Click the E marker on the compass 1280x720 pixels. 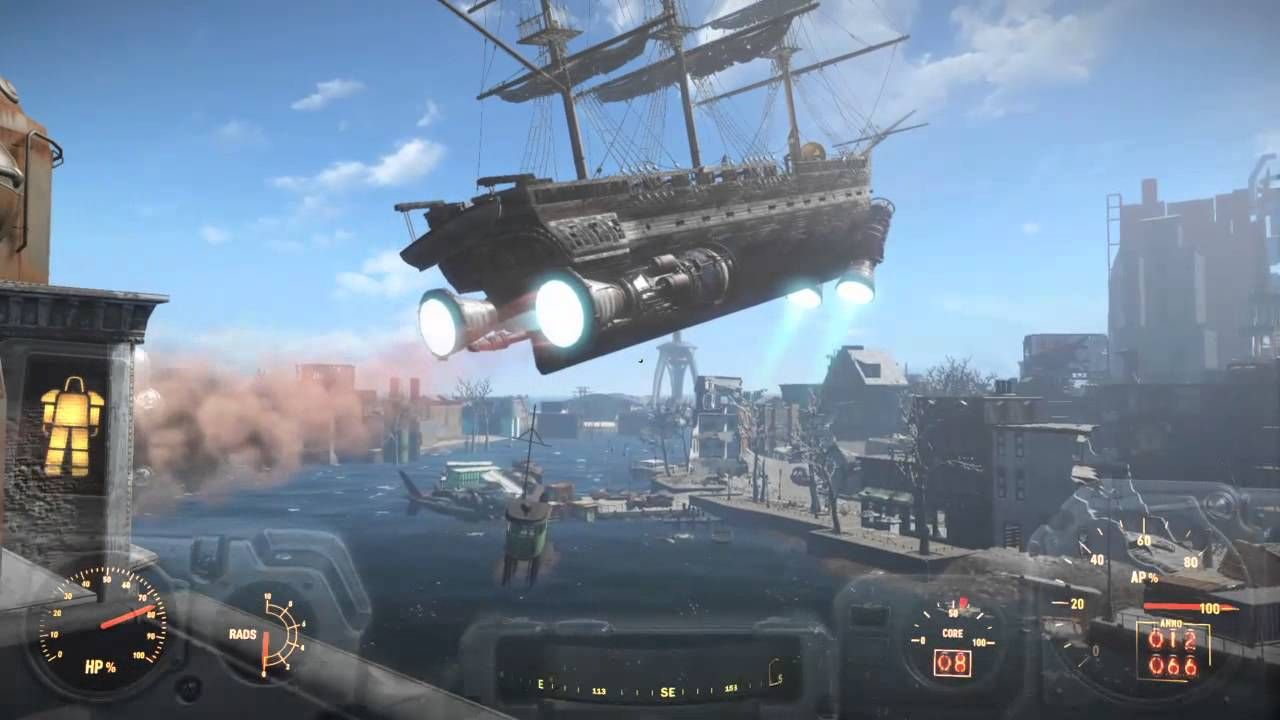click(x=541, y=684)
